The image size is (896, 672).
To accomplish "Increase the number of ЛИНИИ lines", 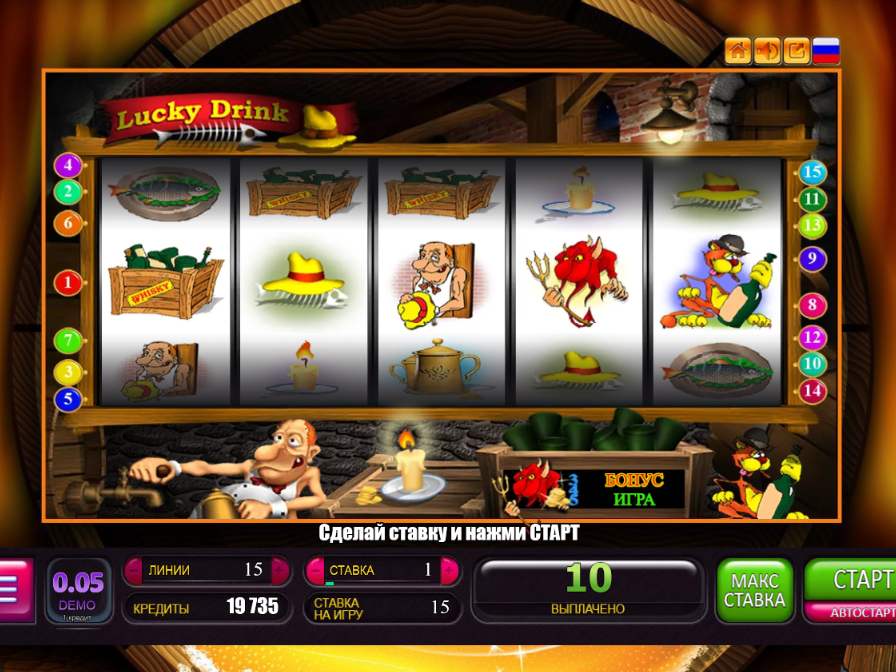I will (x=281, y=570).
